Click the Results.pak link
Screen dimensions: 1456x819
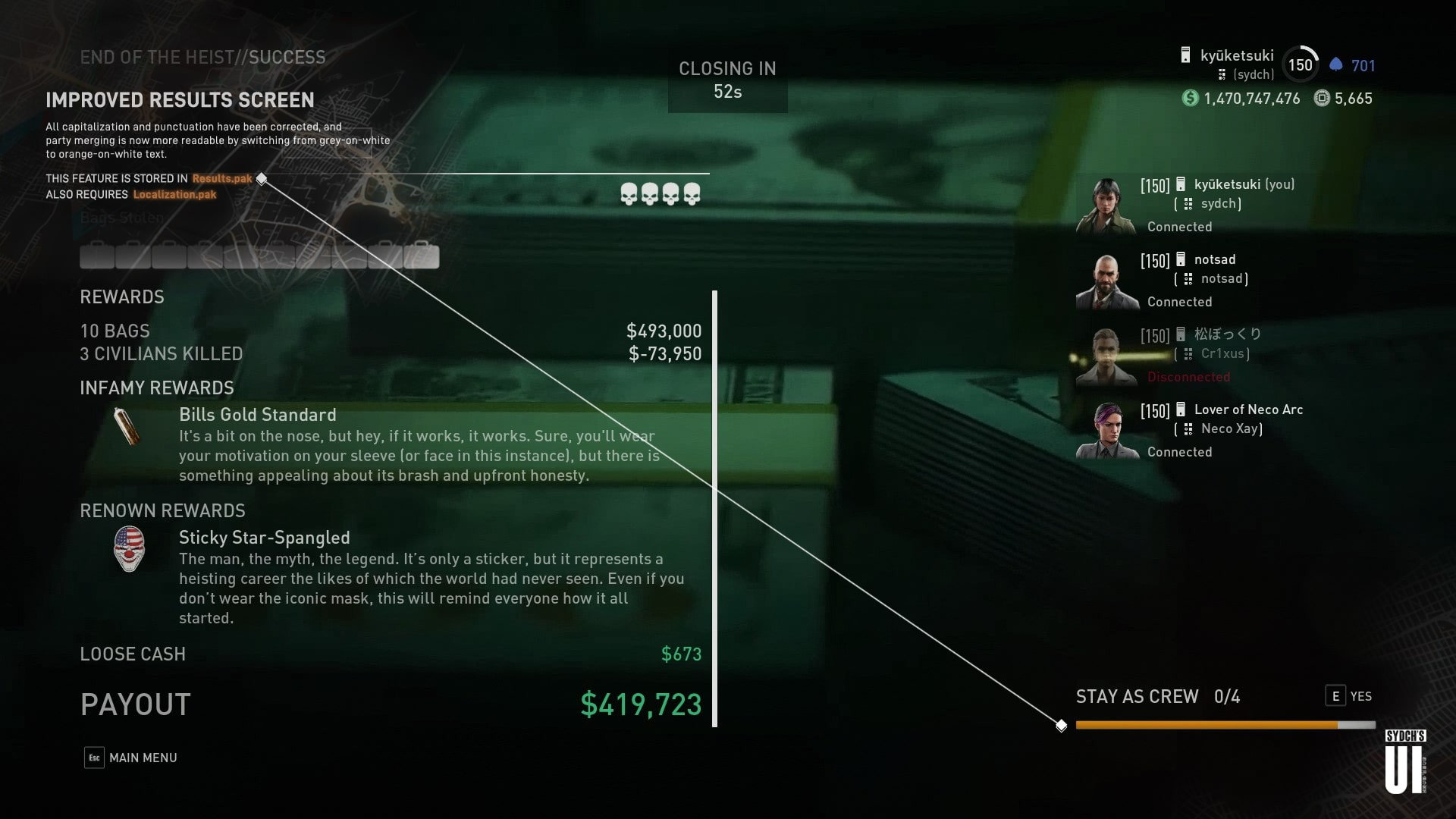pos(222,178)
